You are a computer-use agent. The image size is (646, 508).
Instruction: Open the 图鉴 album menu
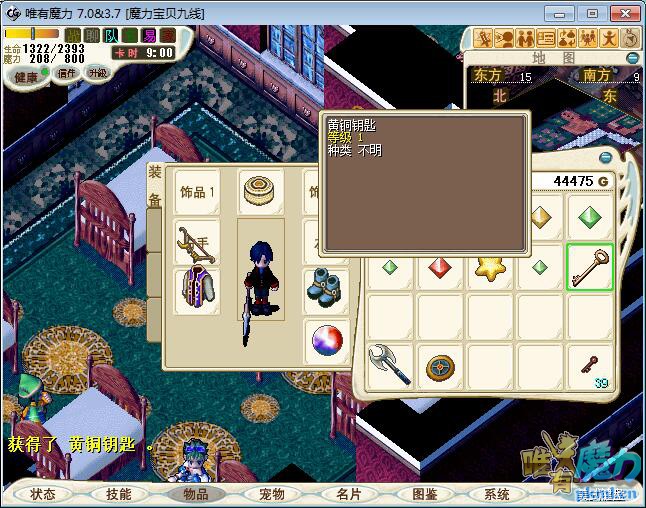click(x=423, y=494)
